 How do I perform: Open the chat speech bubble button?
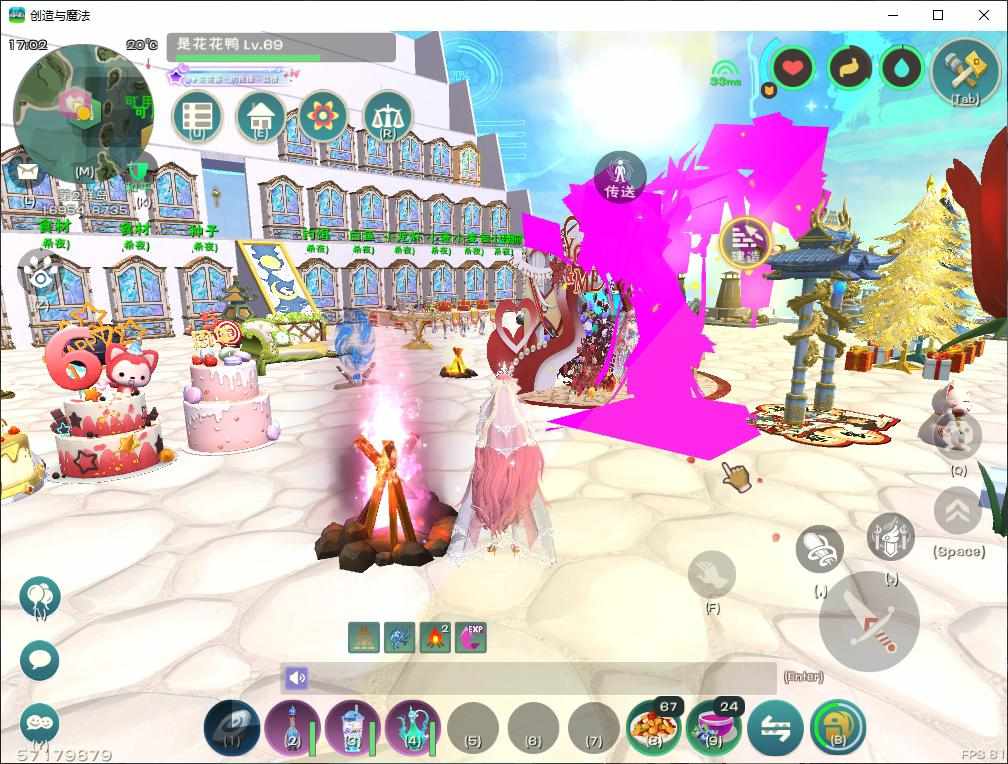40,661
